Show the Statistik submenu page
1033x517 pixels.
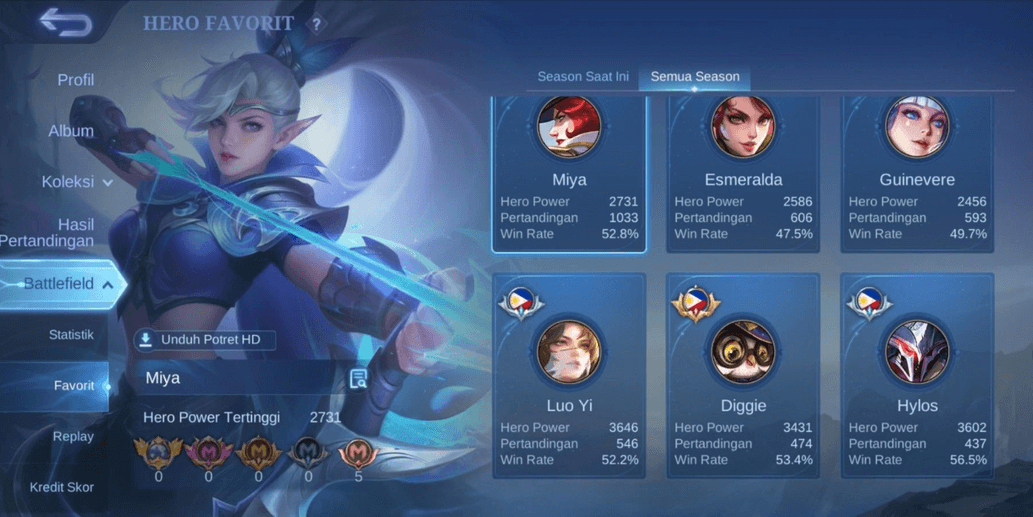tap(71, 335)
